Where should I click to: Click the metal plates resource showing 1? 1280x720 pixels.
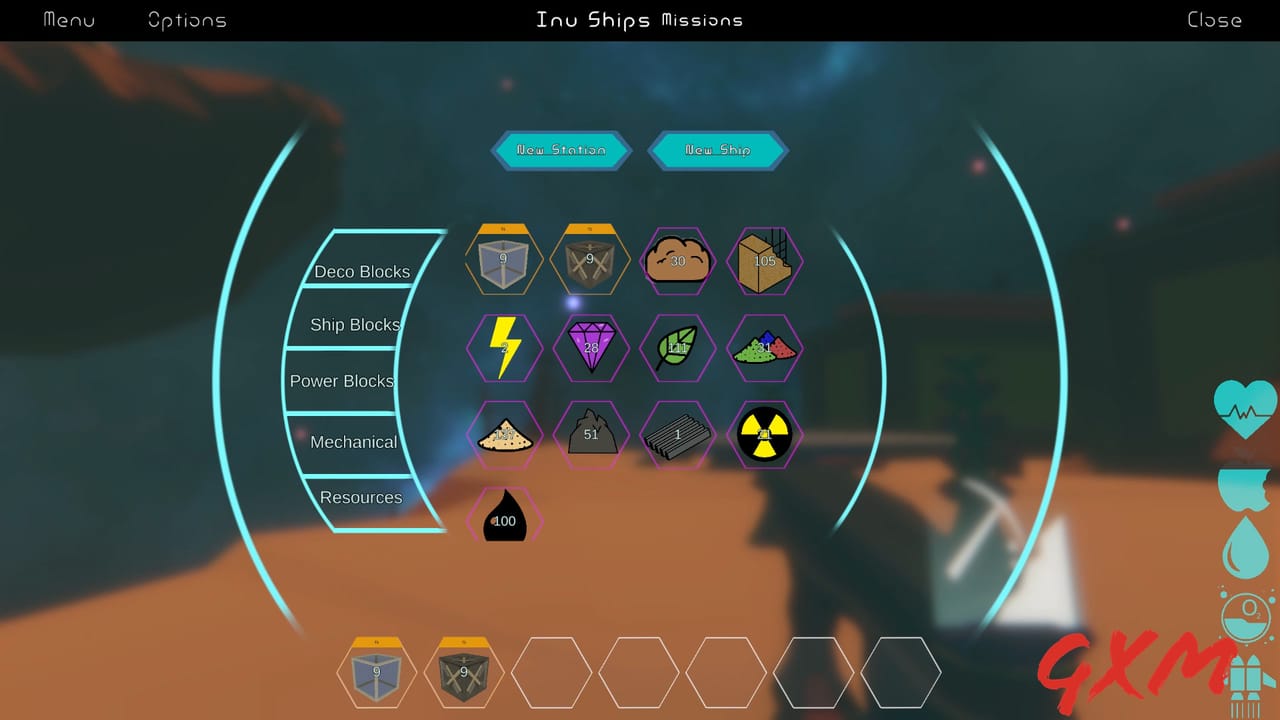pos(678,435)
